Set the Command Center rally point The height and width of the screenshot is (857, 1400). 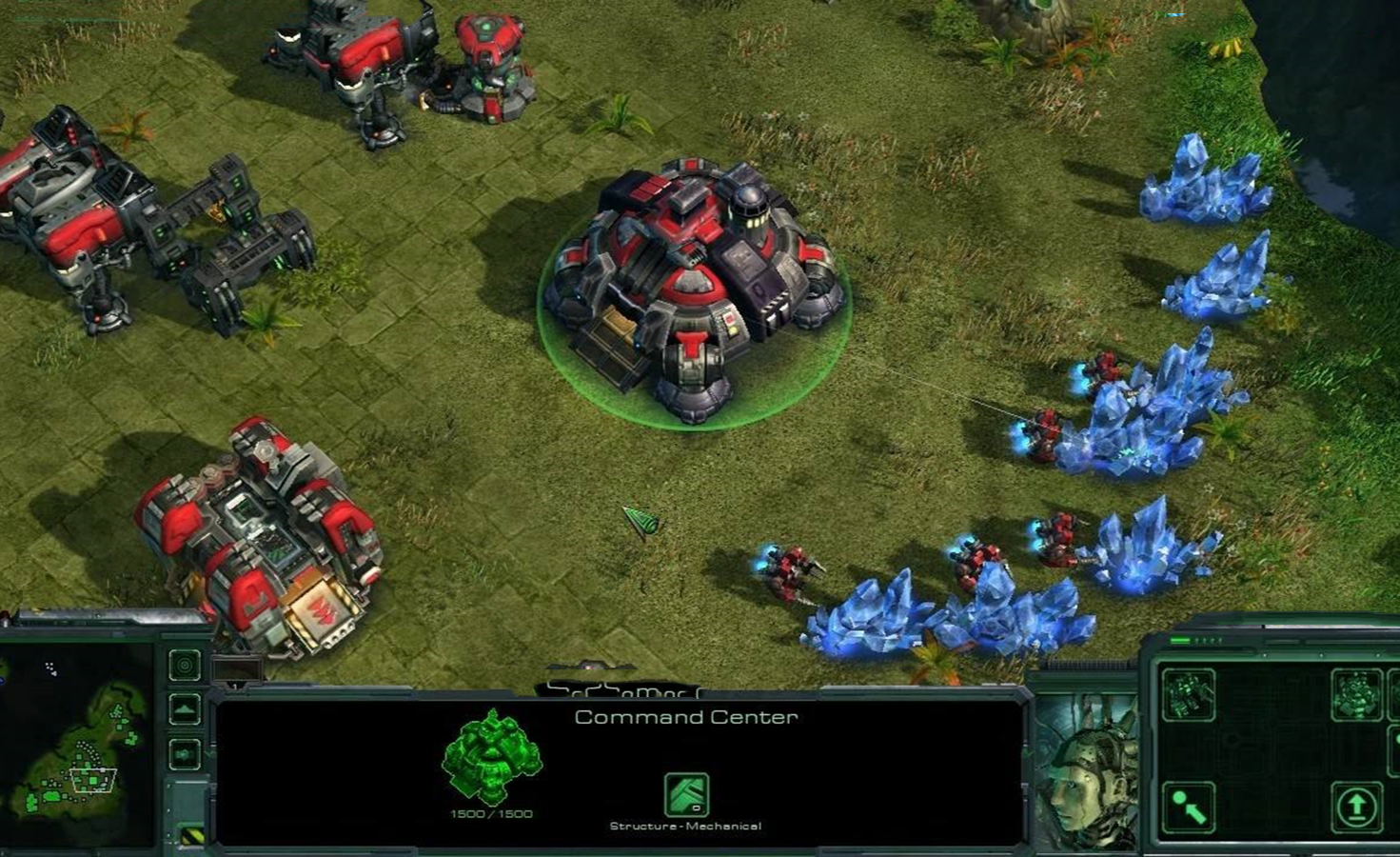point(1188,807)
